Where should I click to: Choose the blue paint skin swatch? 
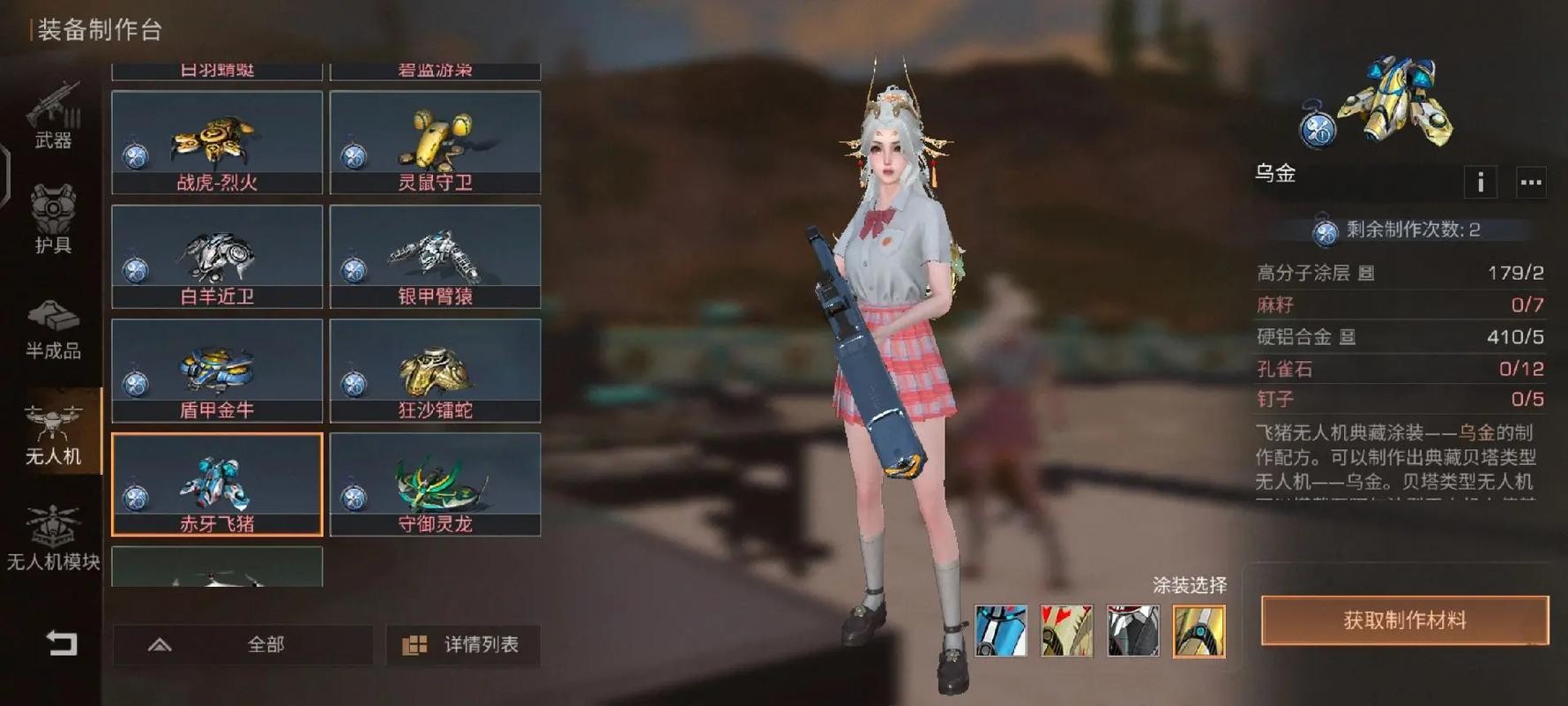tap(1000, 630)
